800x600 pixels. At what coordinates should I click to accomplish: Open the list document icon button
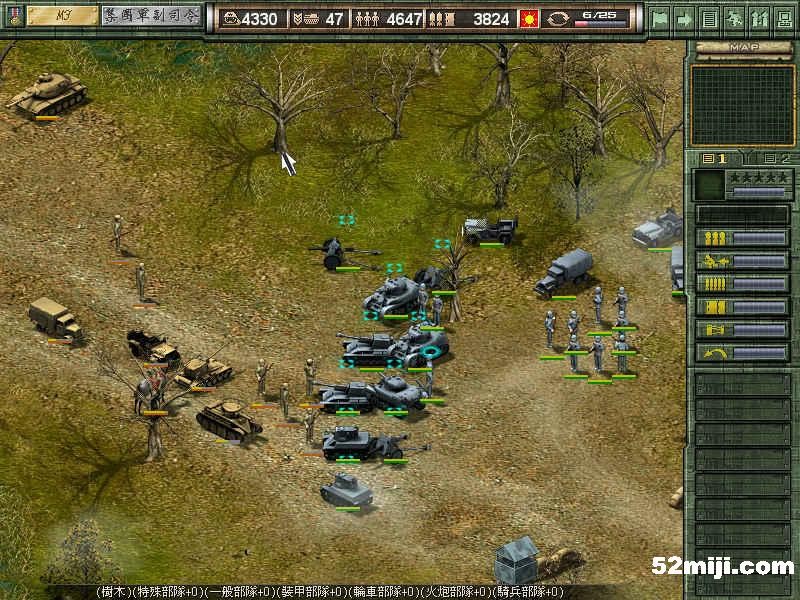[x=709, y=18]
